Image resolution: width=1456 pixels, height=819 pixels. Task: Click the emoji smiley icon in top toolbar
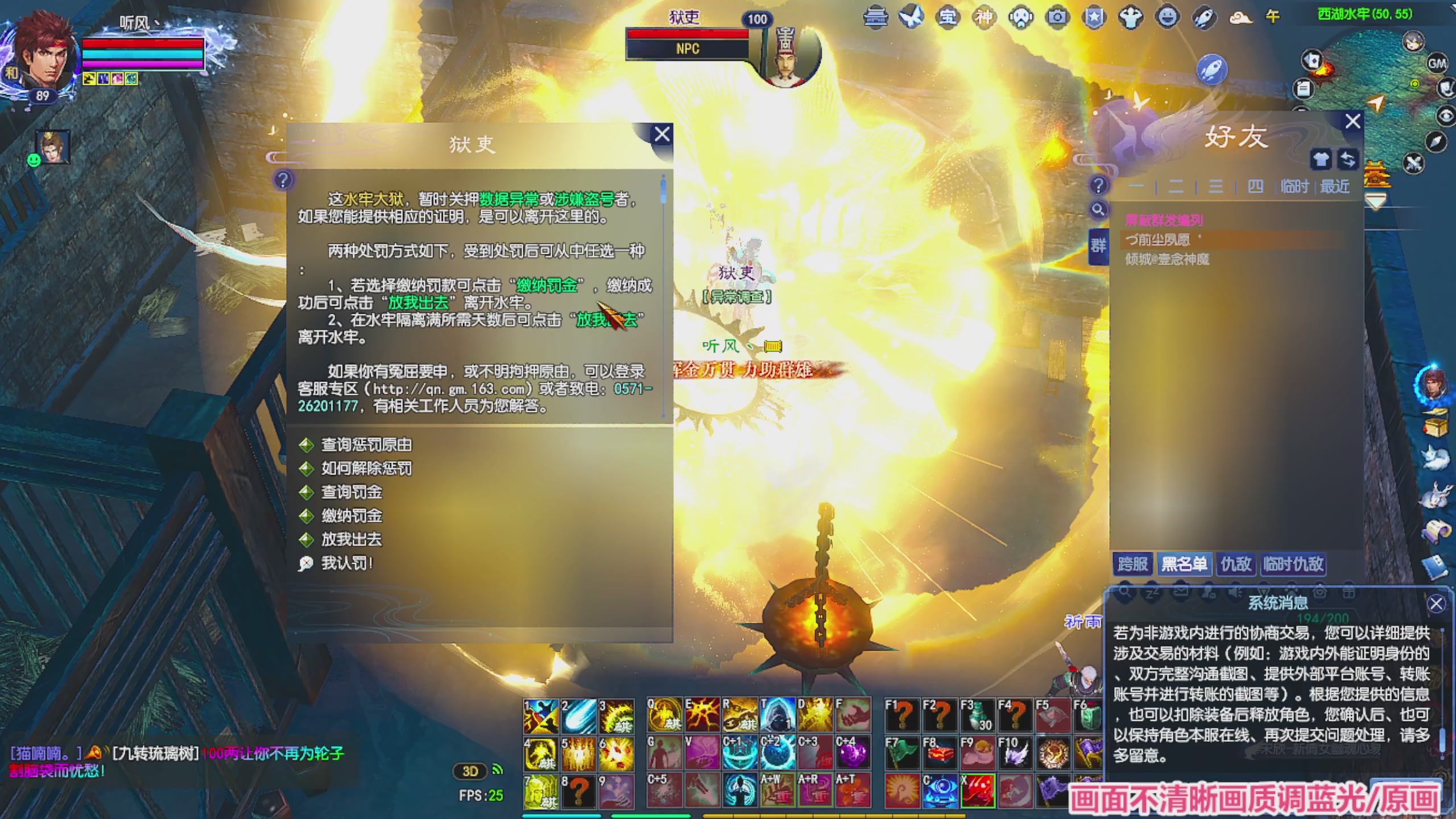coord(1167,17)
